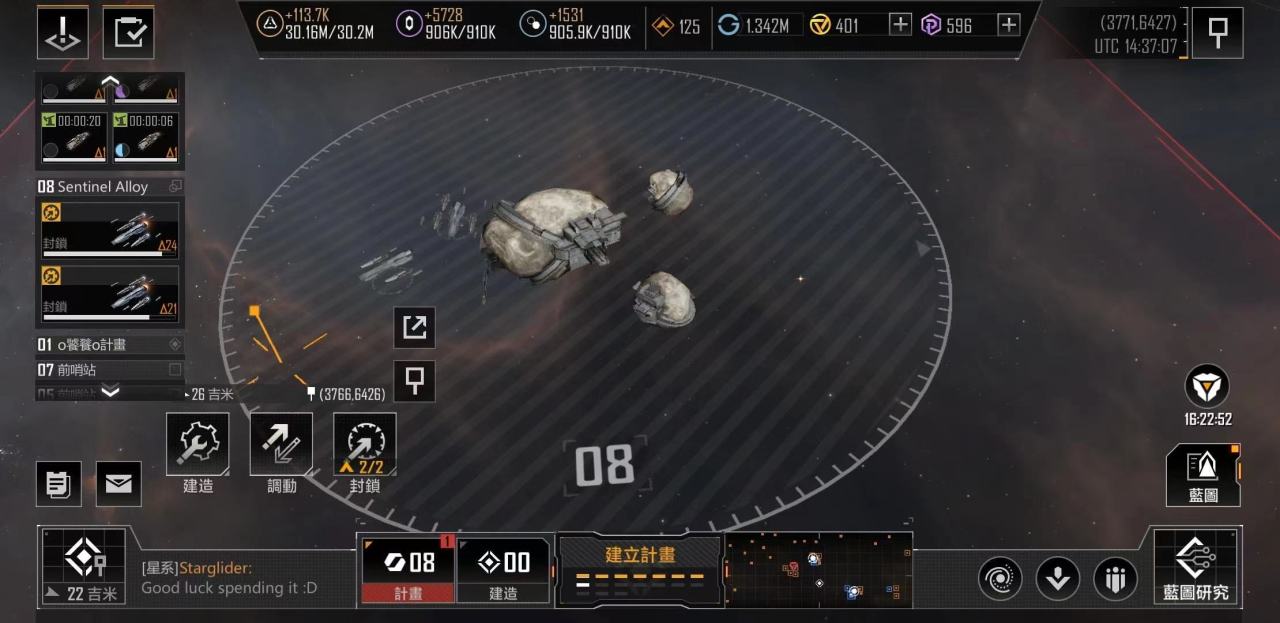The height and width of the screenshot is (623, 1280).
Task: Click the spiral galaxy icon
Action: coord(999,578)
